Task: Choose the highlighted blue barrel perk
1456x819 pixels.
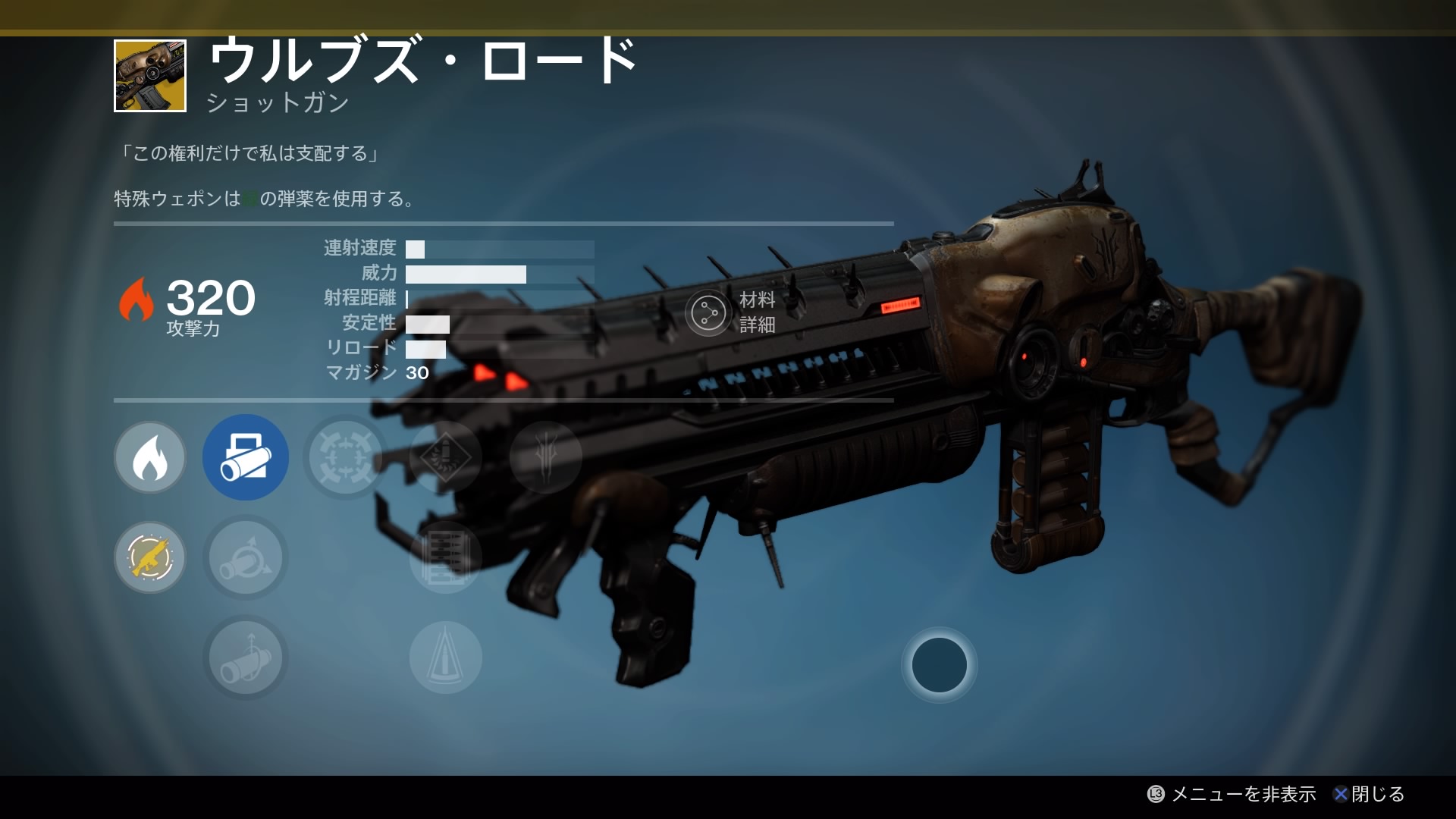Action: click(x=246, y=457)
